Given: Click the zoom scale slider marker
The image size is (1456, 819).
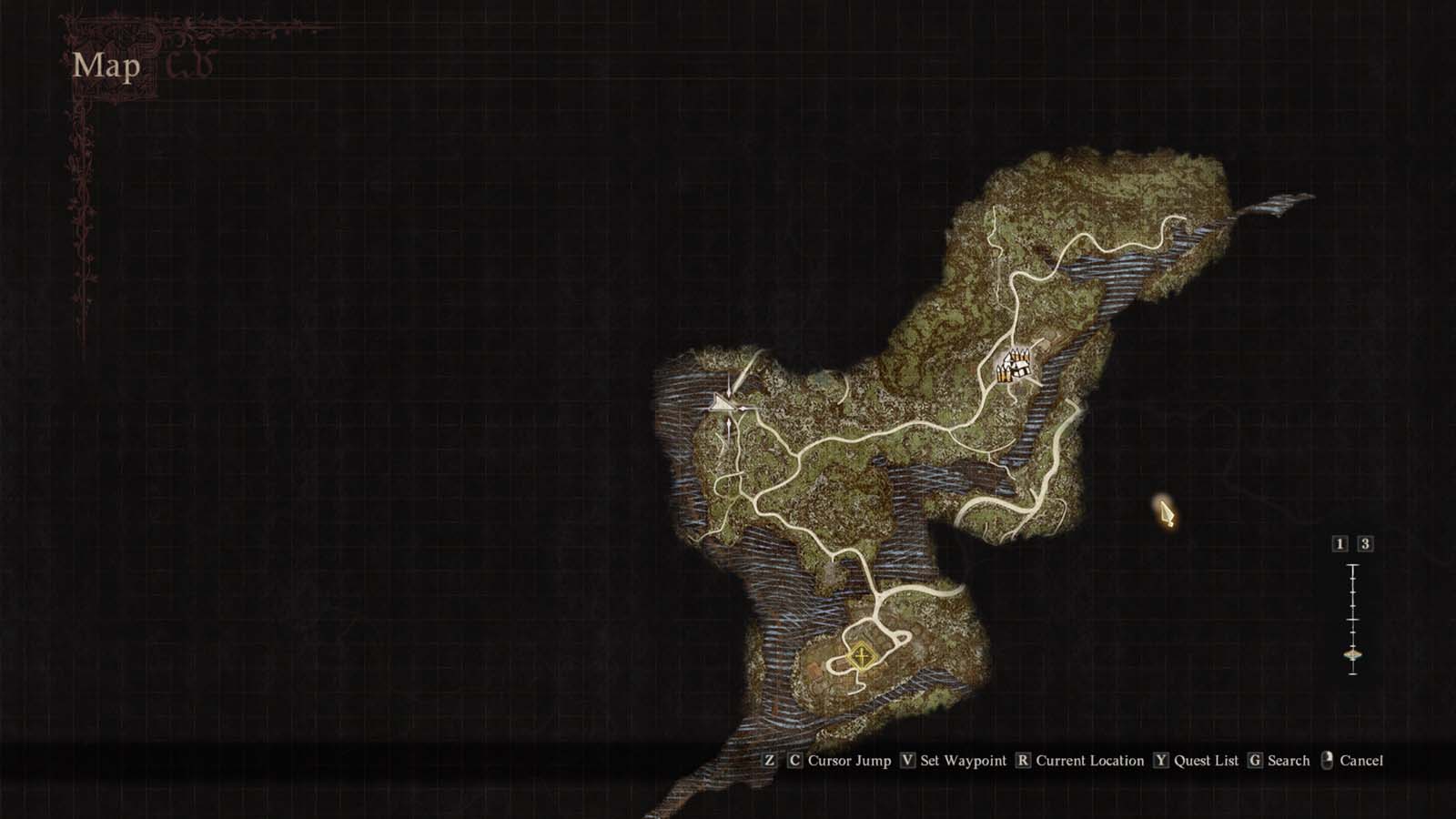Looking at the screenshot, I should [x=1351, y=653].
